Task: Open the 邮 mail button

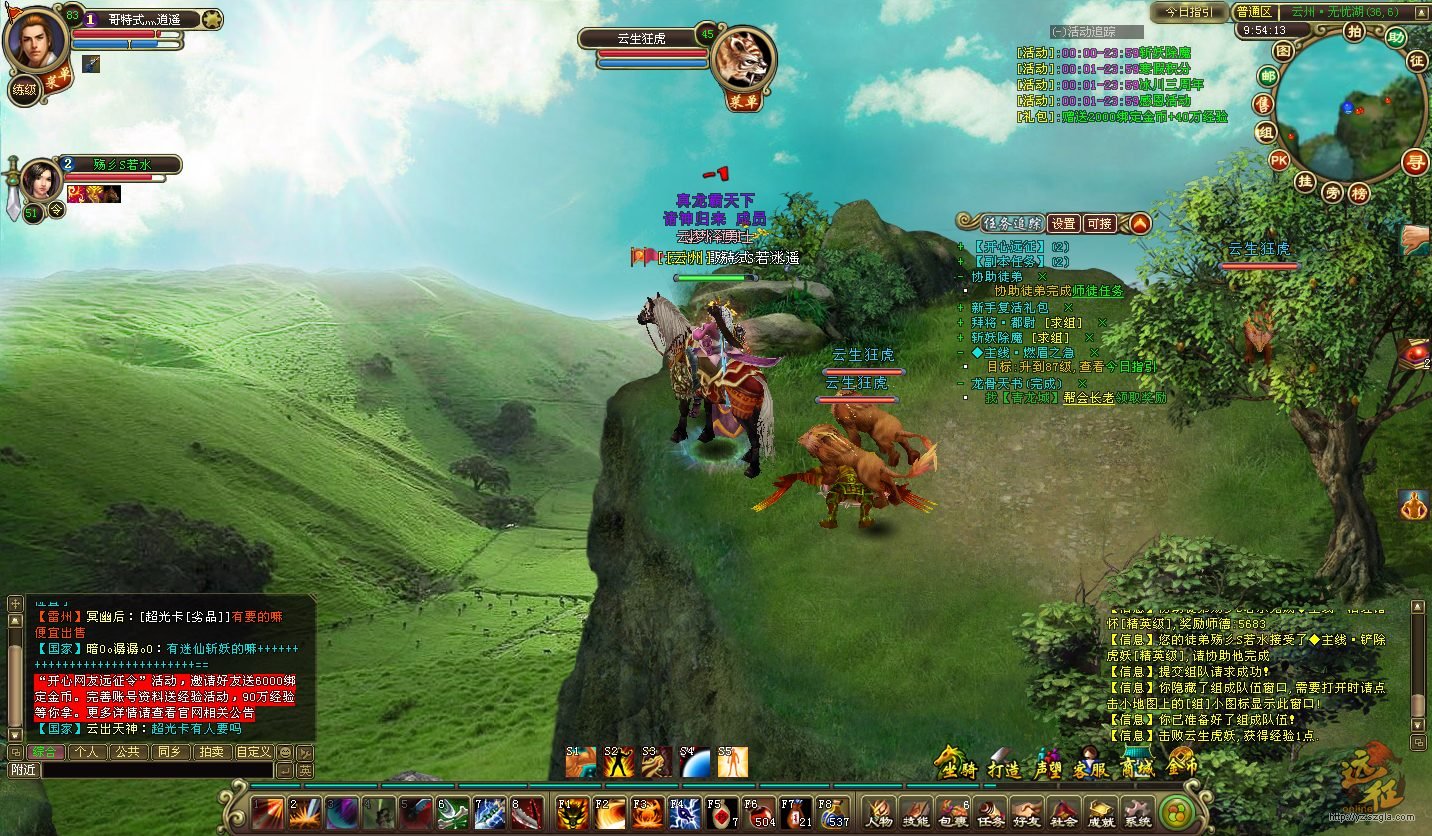Action: [x=1268, y=76]
